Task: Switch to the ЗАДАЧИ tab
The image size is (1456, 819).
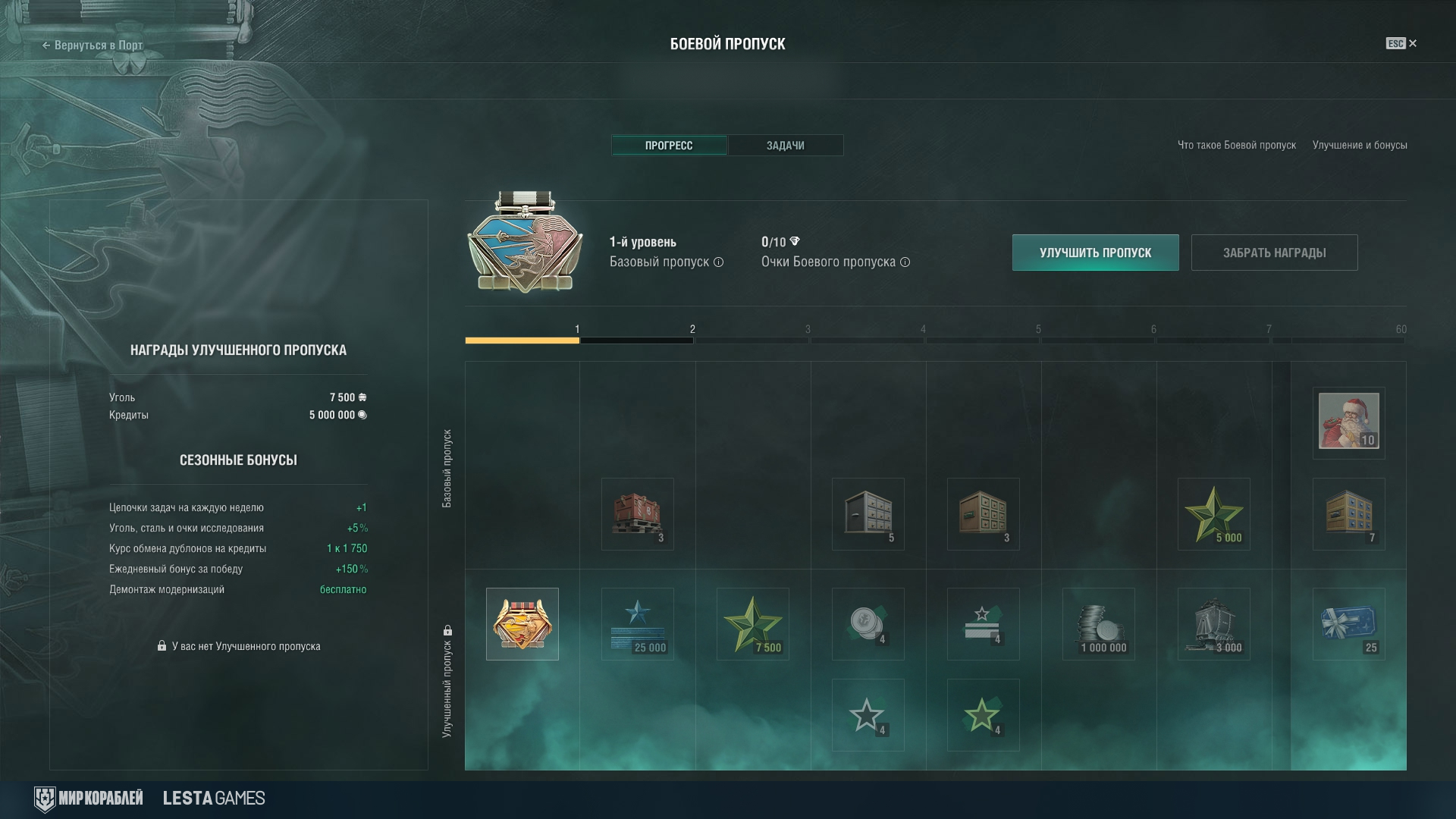Action: coord(785,146)
